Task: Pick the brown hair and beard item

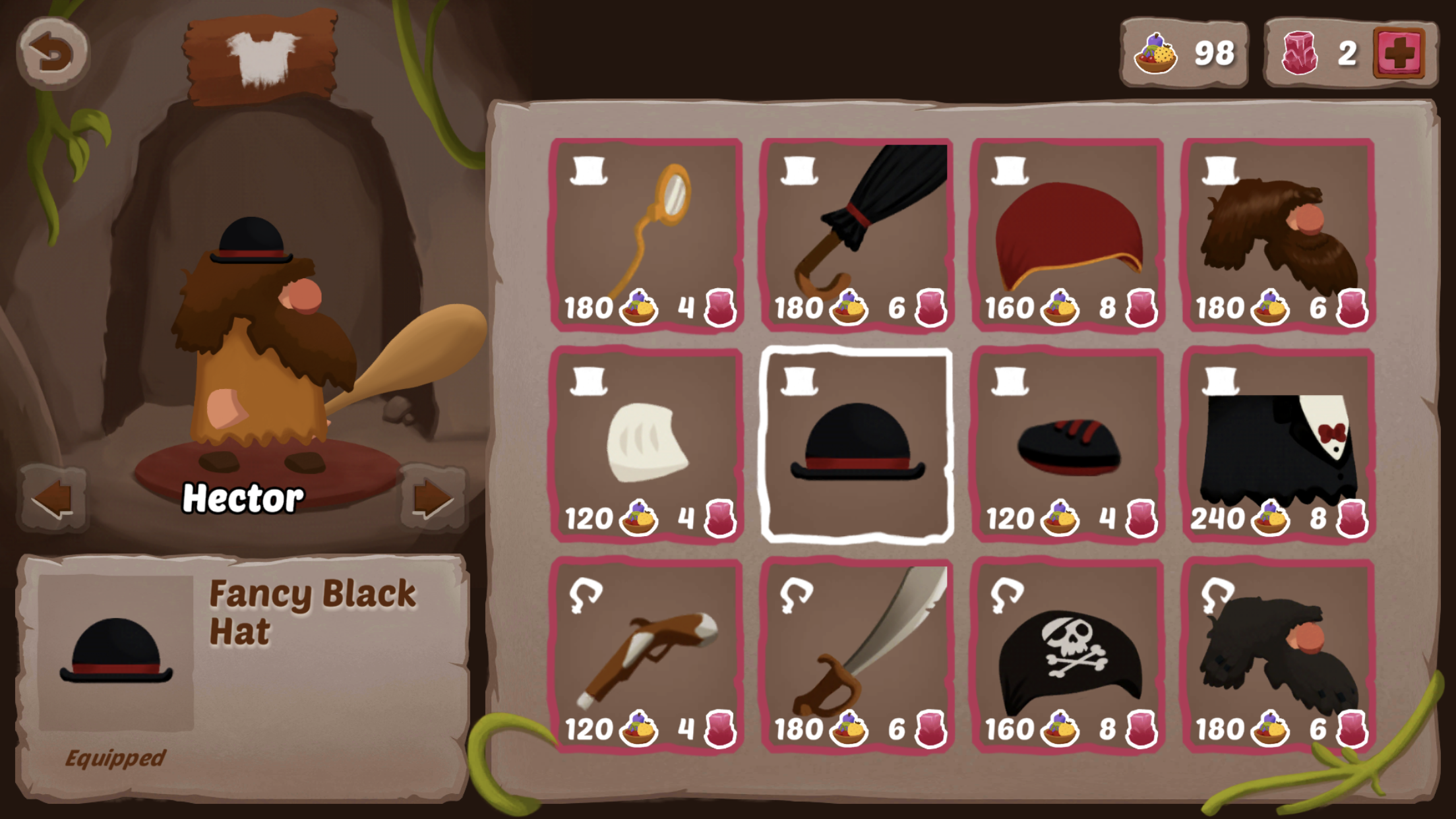Action: pos(1279,234)
